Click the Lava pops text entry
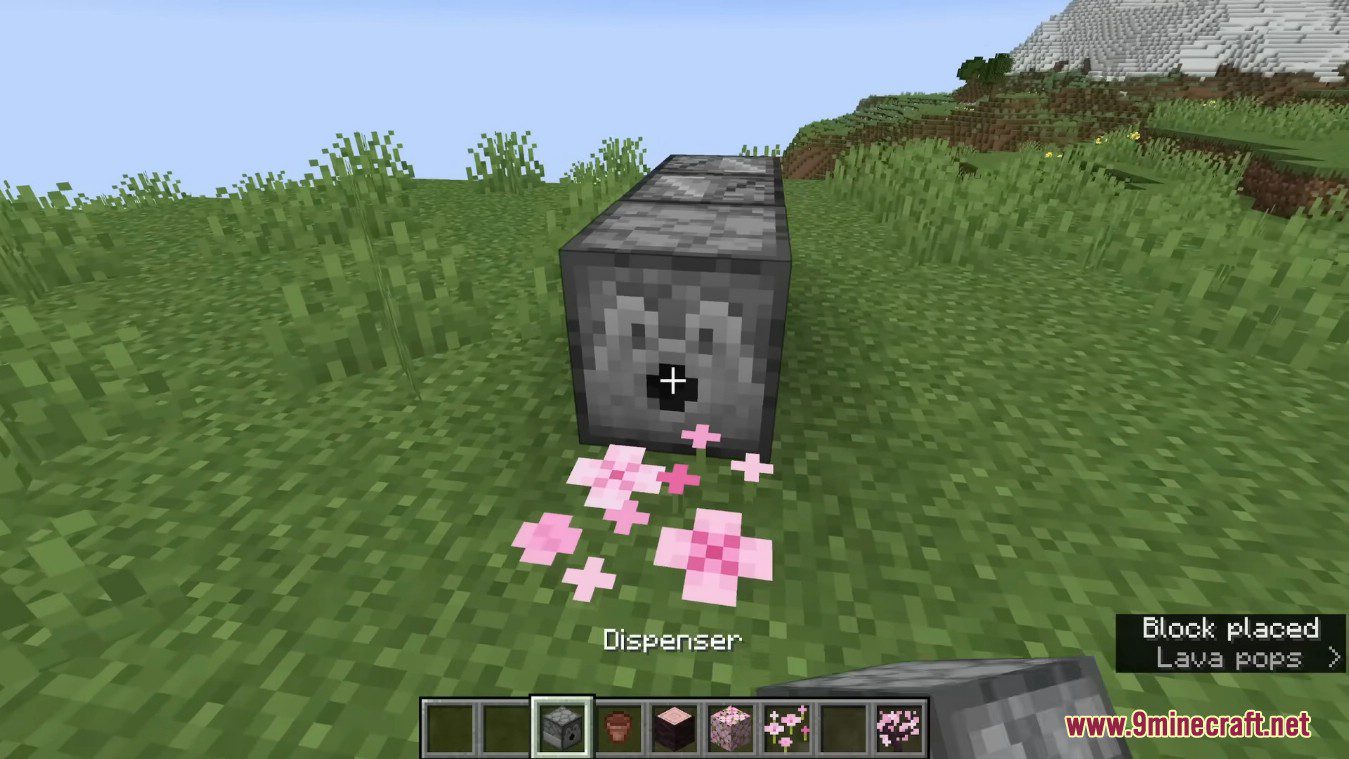Viewport: 1349px width, 759px height. coord(1228,659)
